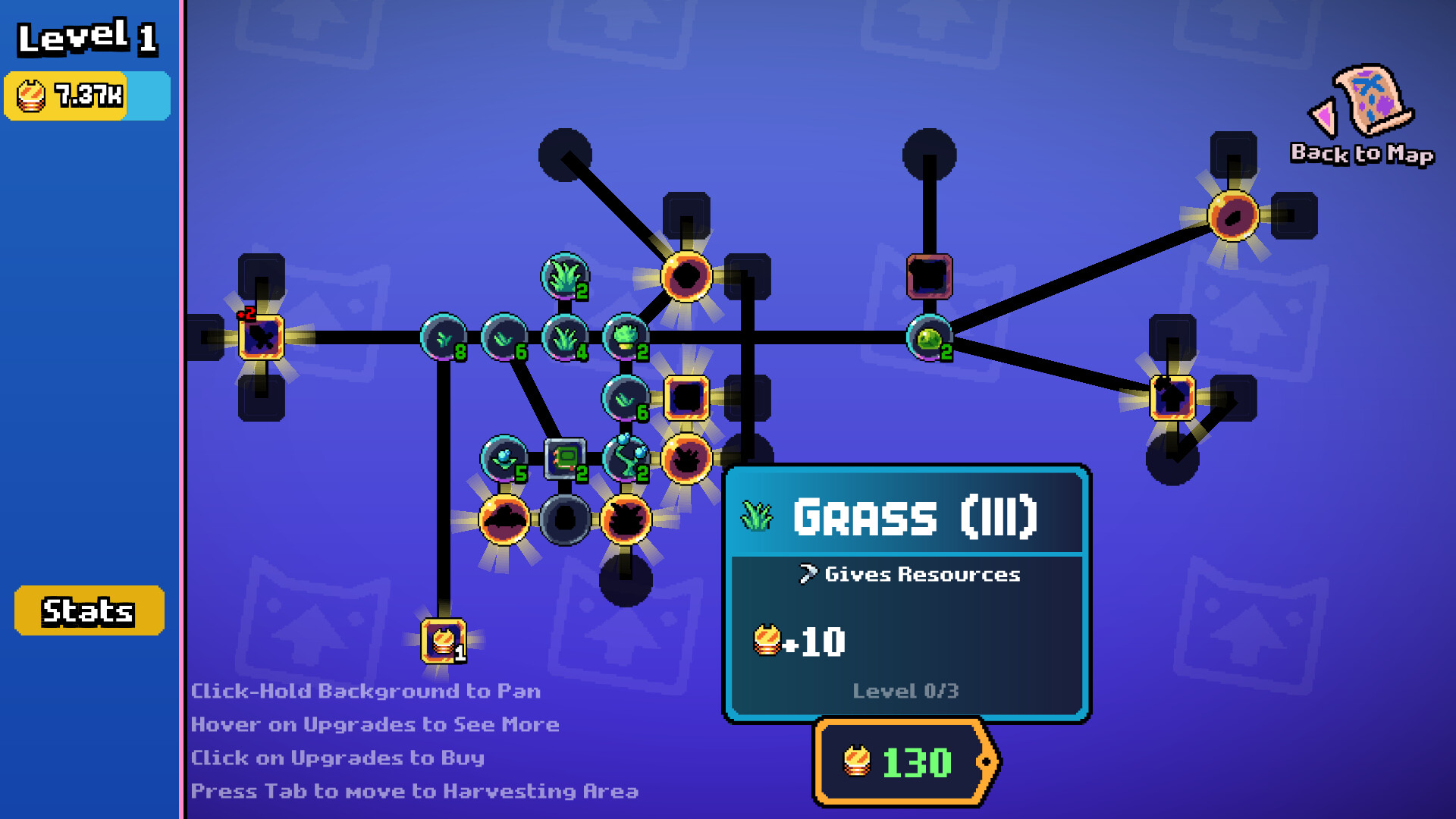This screenshot has width=1456, height=819.
Task: Select the tall grass upgrade showing 4
Action: pos(565,337)
